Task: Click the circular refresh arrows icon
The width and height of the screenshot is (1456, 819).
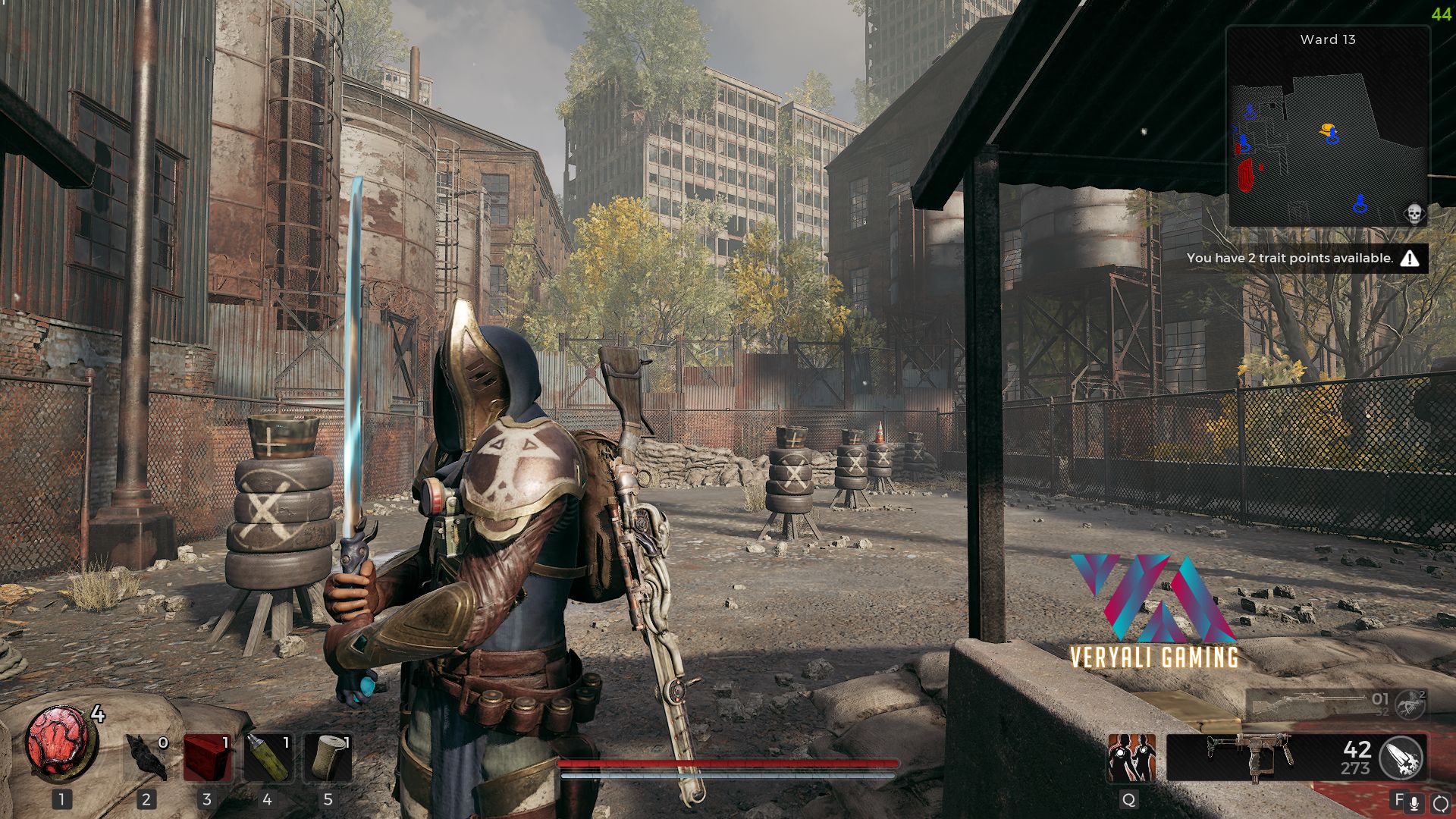Action: tap(1440, 802)
